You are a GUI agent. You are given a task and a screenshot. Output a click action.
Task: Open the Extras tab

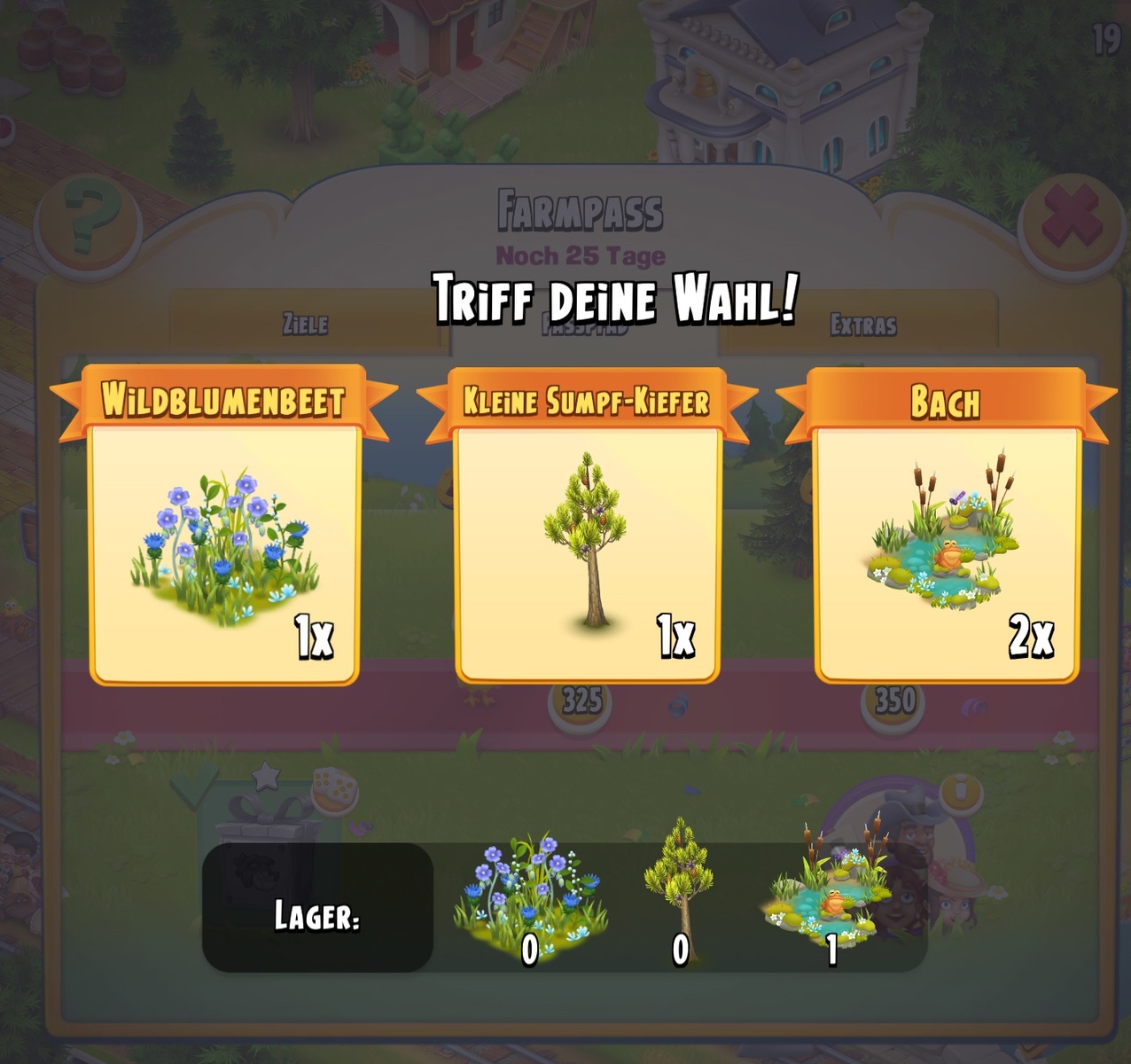(x=862, y=325)
